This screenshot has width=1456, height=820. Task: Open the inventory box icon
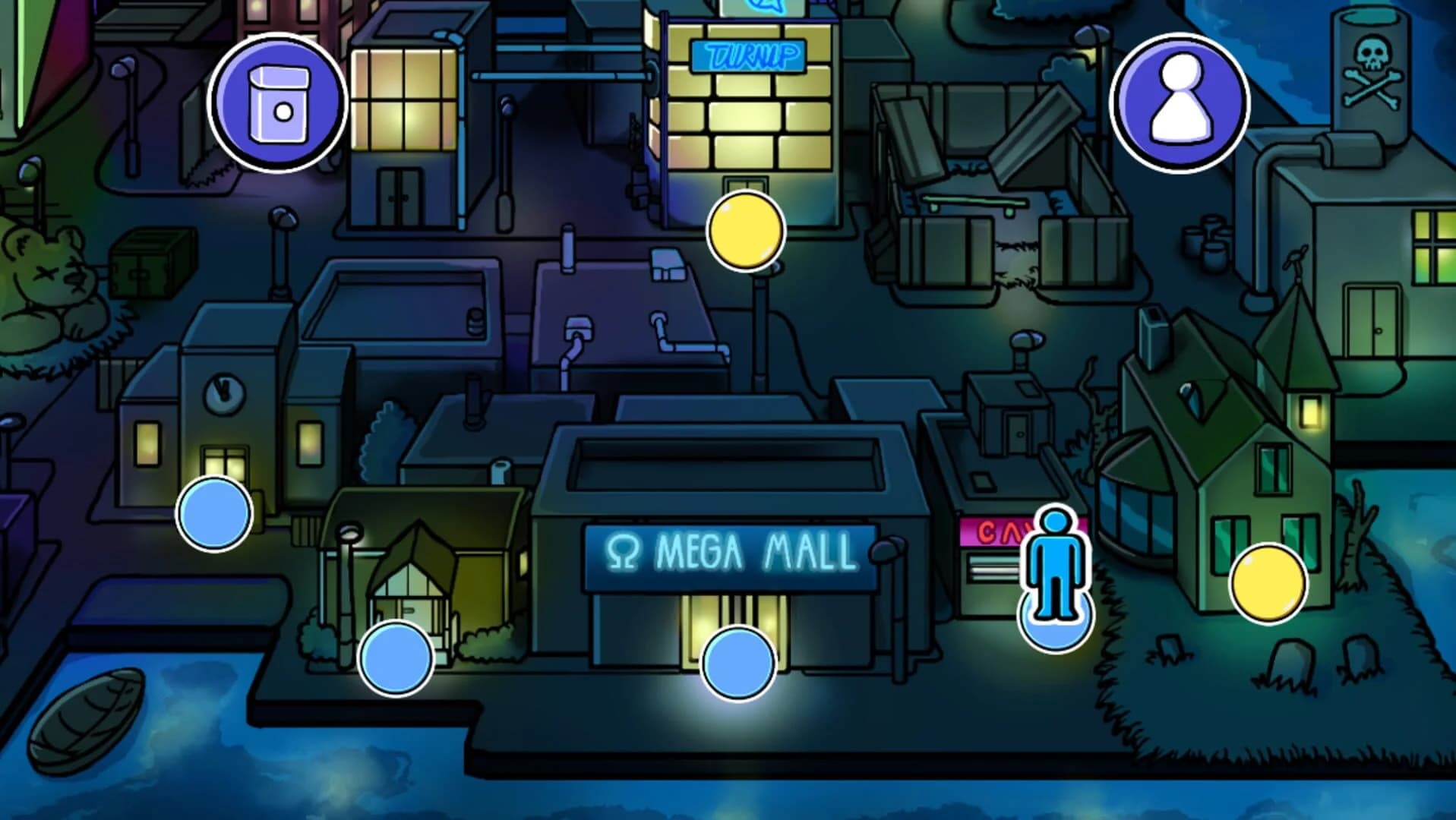(x=279, y=101)
